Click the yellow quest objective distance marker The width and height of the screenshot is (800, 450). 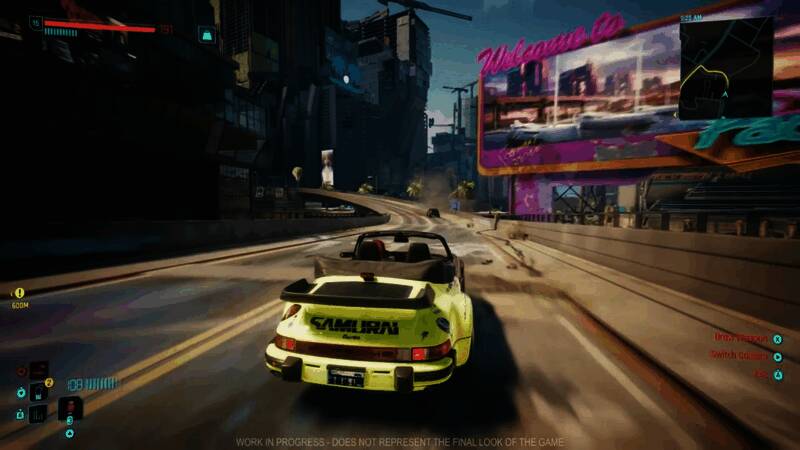[x=20, y=293]
